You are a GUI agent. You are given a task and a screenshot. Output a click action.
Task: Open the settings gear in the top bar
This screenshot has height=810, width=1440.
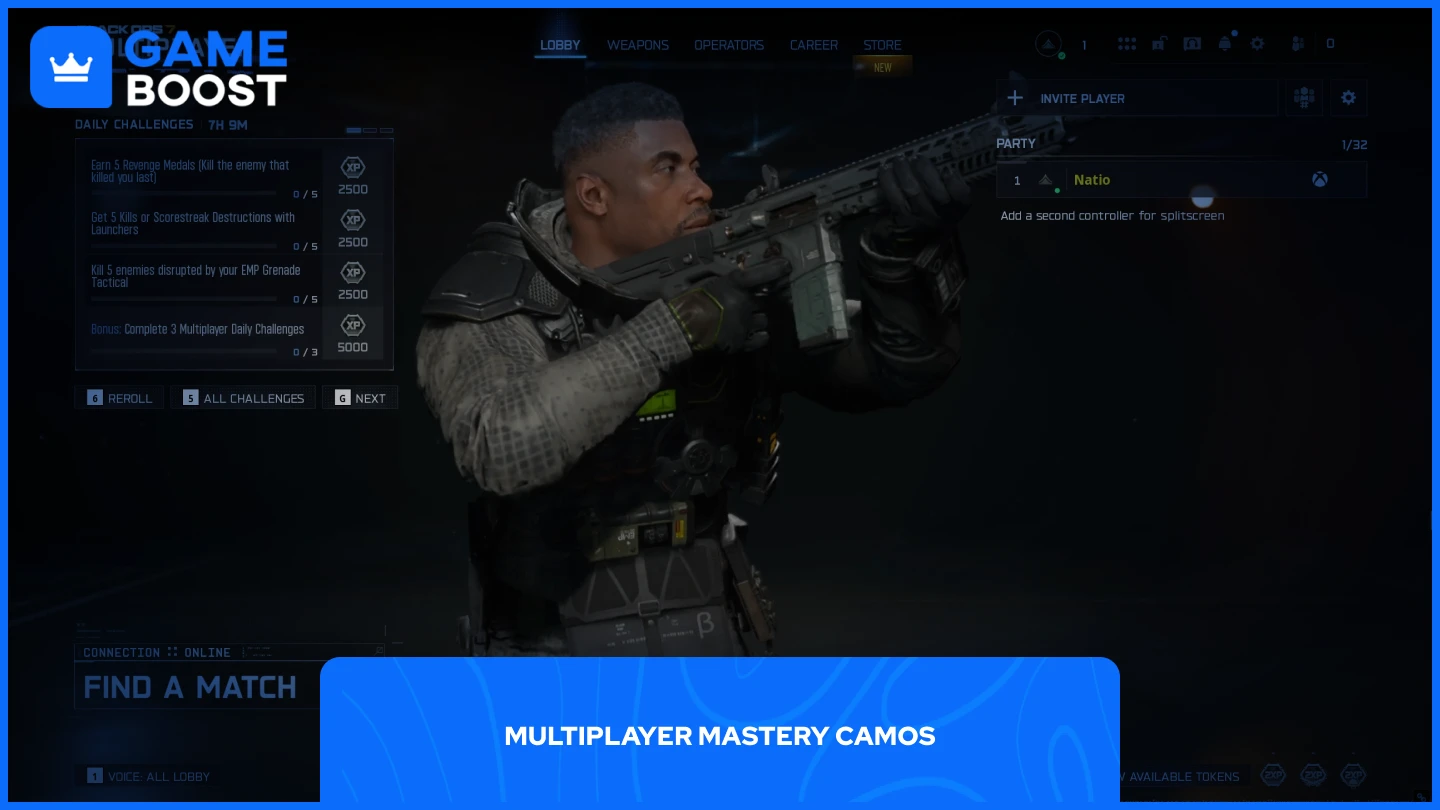pyautogui.click(x=1257, y=44)
